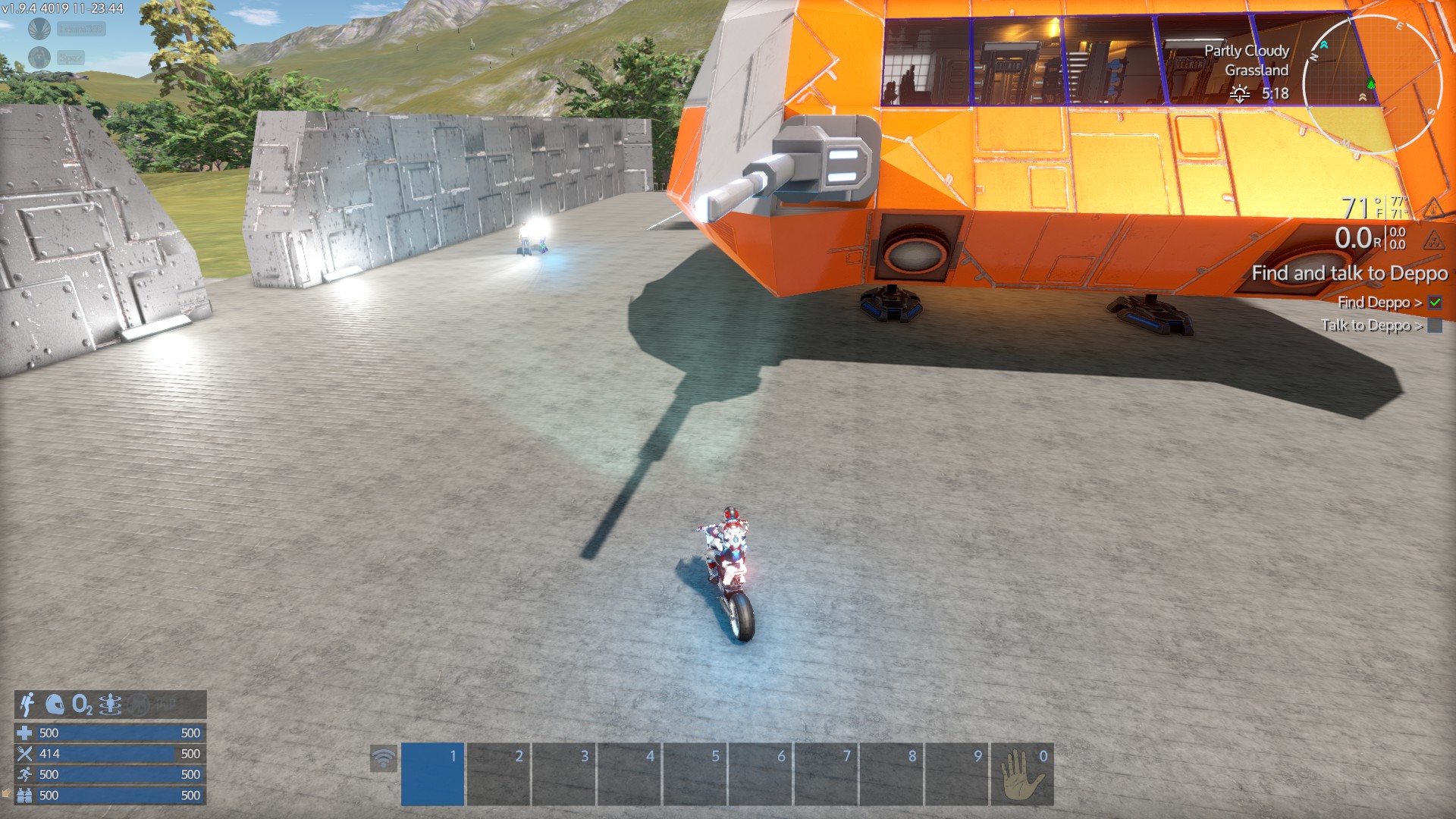
Task: Click the spinning figure status icon
Action: (110, 704)
